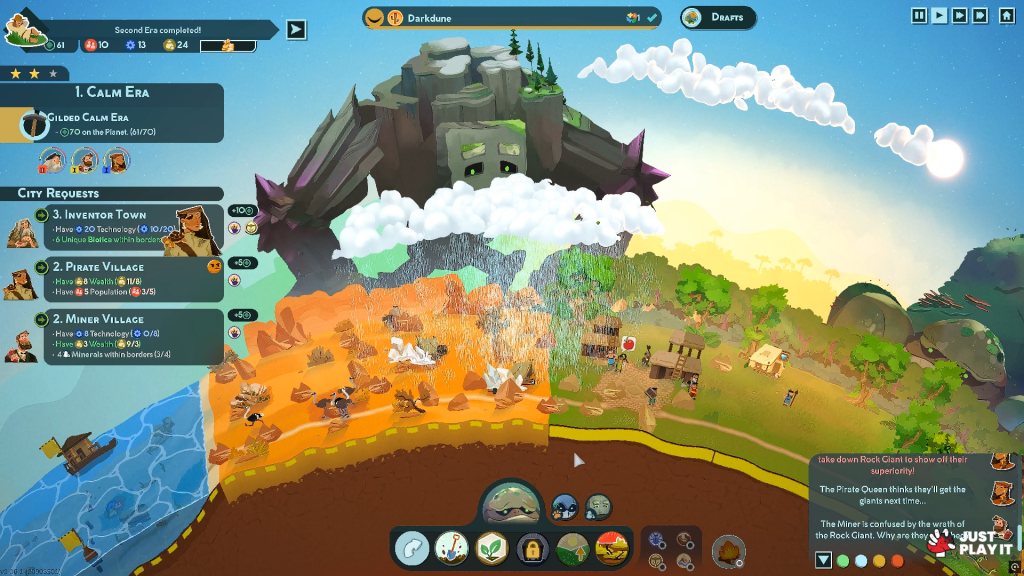
Task: Filter messages by the green dot
Action: [x=843, y=561]
